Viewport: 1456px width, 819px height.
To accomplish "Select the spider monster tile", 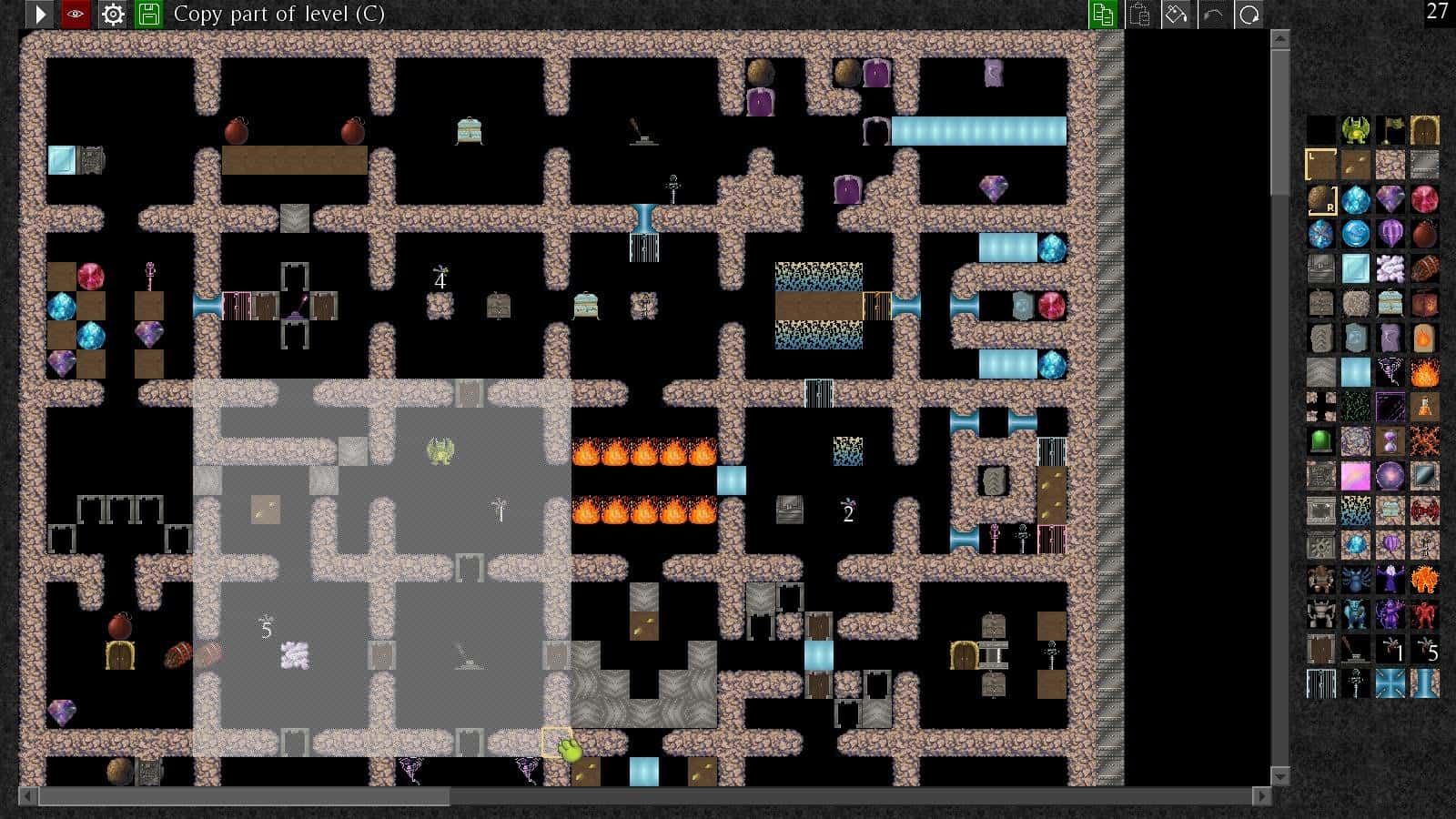I will tap(1356, 578).
